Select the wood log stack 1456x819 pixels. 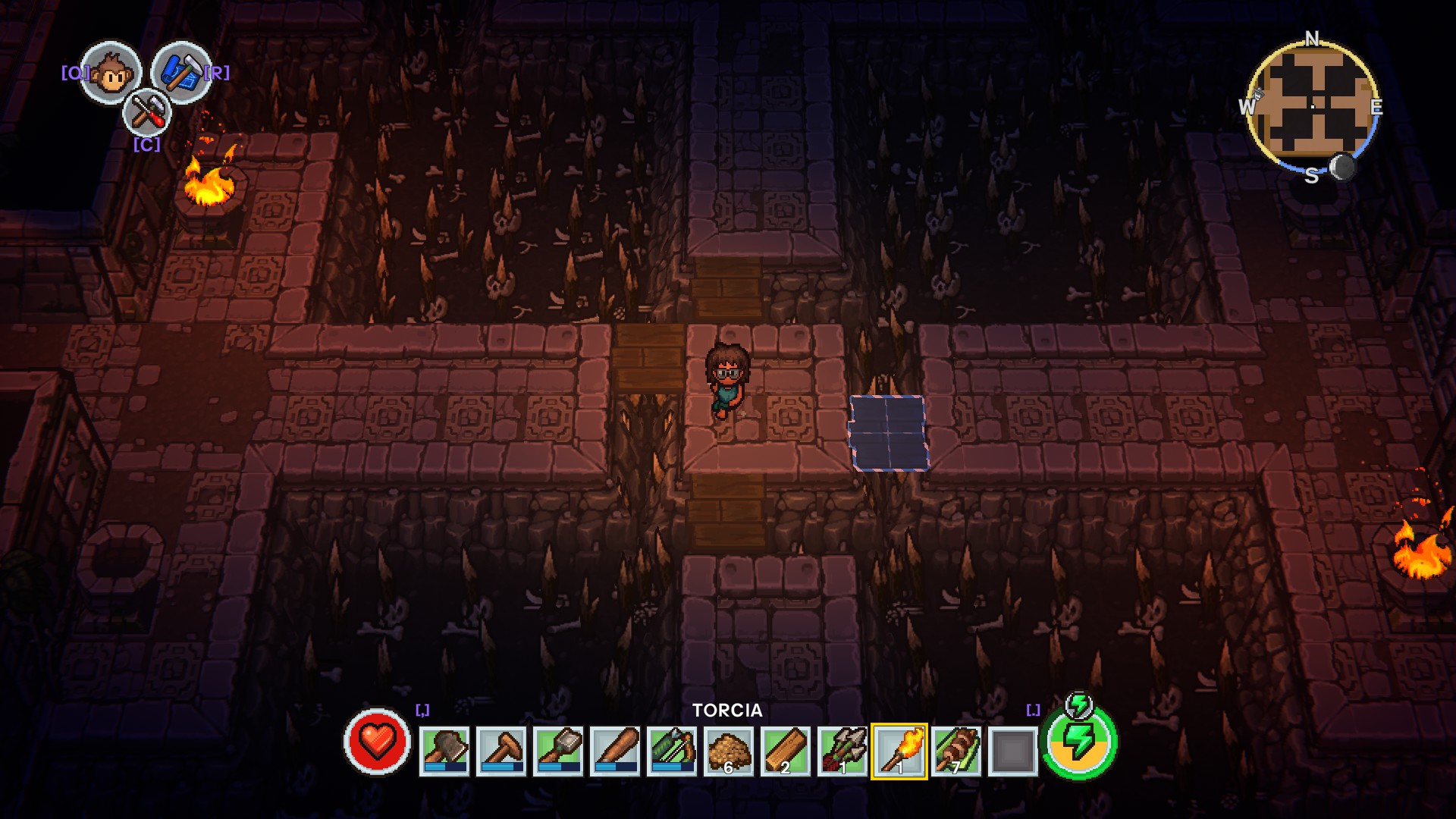pyautogui.click(x=786, y=751)
